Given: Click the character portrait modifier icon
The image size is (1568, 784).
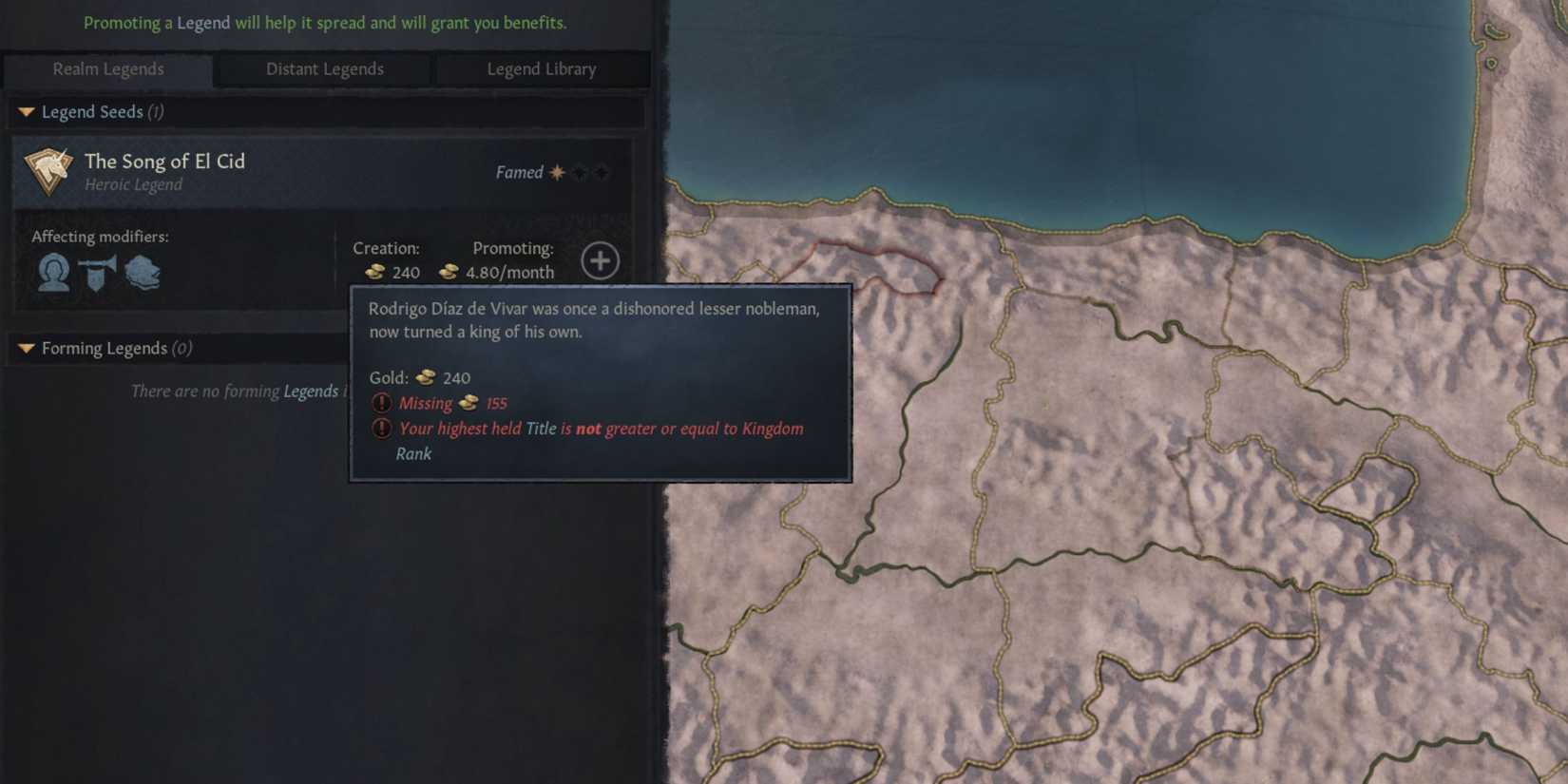Looking at the screenshot, I should [x=53, y=273].
